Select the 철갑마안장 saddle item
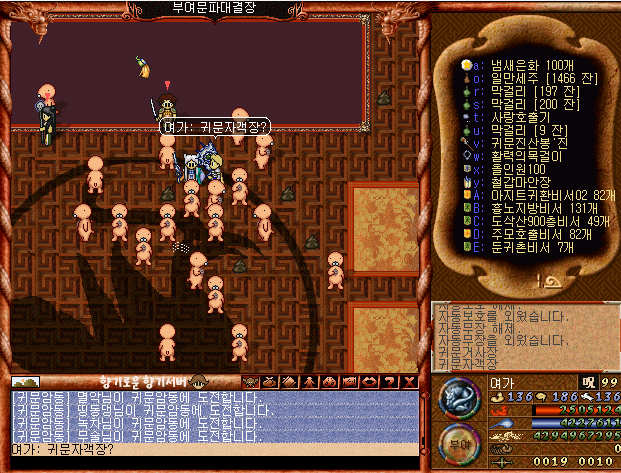The width and height of the screenshot is (621, 473). (x=522, y=181)
